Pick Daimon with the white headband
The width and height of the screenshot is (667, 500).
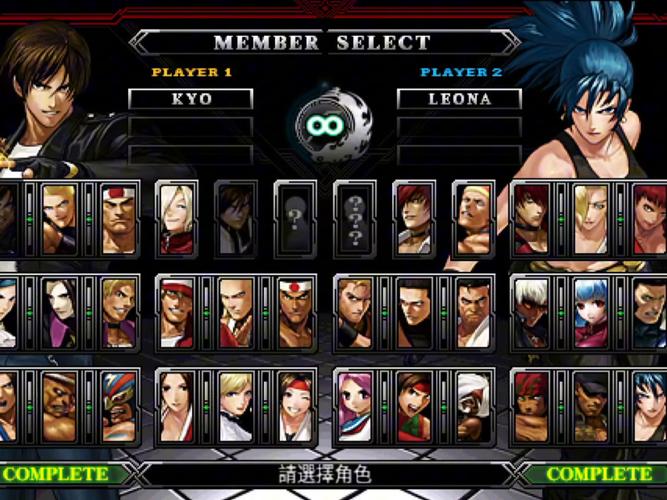(118, 217)
